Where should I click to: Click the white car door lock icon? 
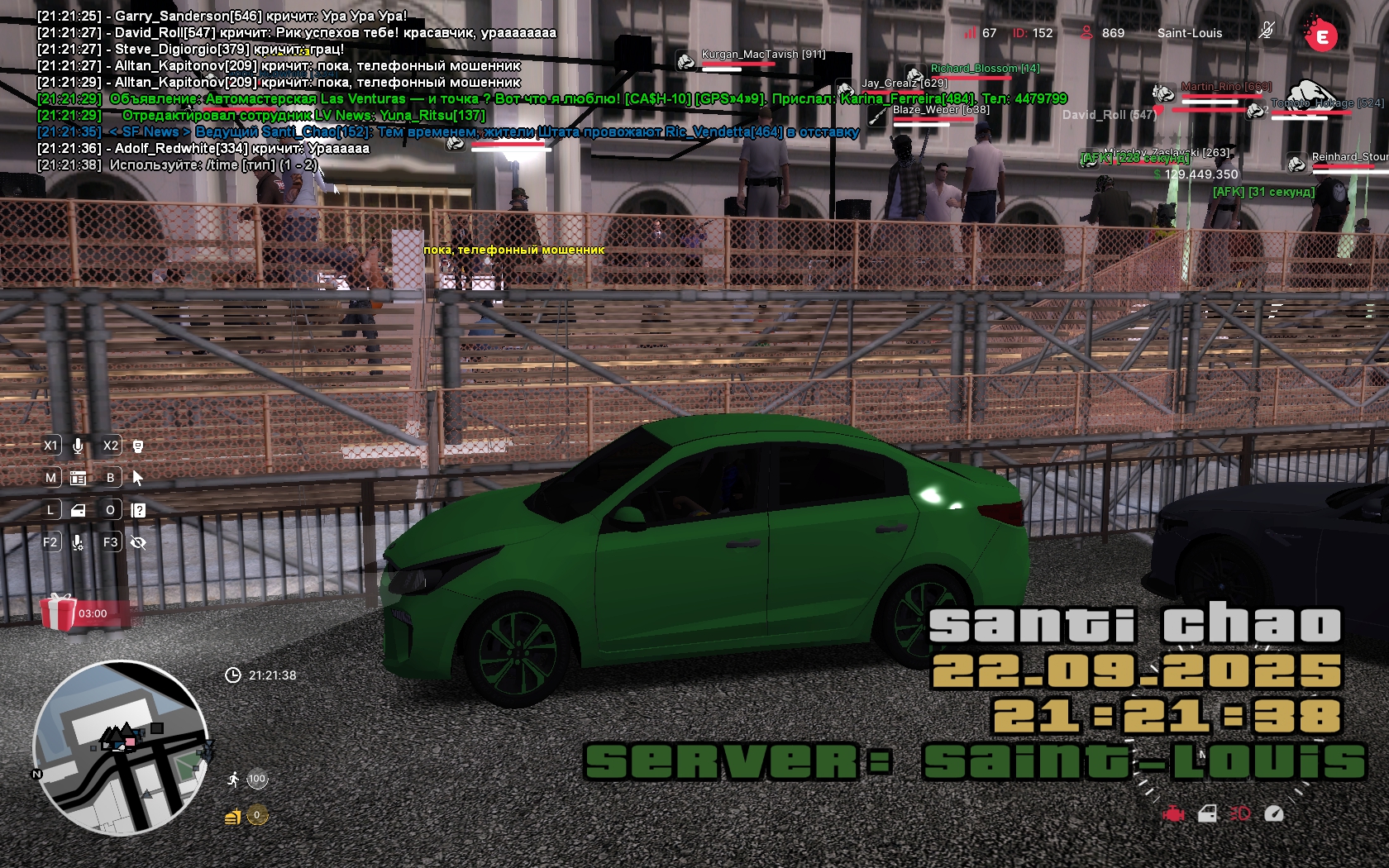[1207, 814]
